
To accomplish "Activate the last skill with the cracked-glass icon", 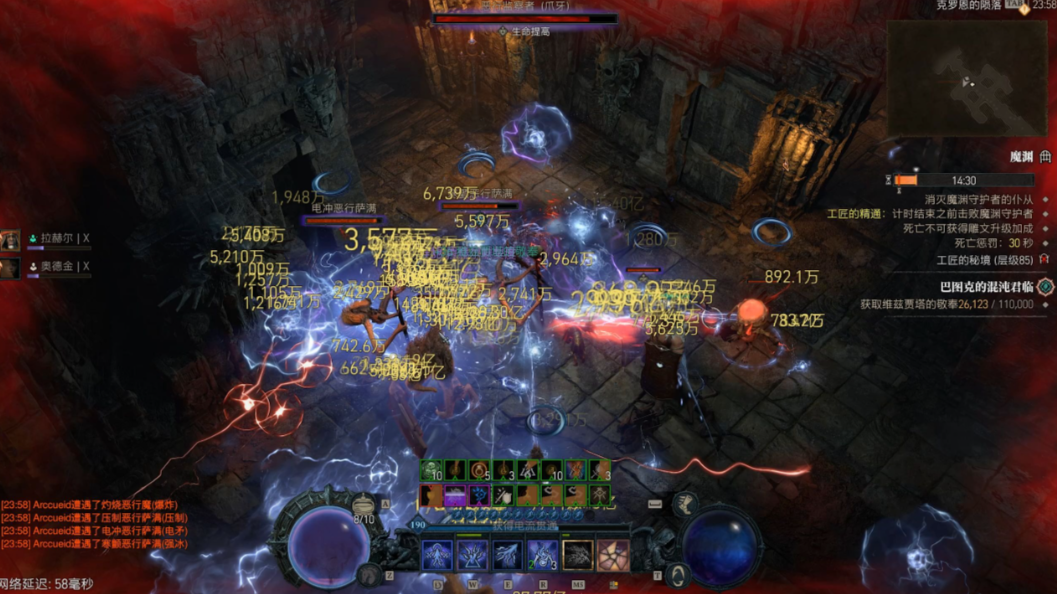I will click(x=613, y=555).
